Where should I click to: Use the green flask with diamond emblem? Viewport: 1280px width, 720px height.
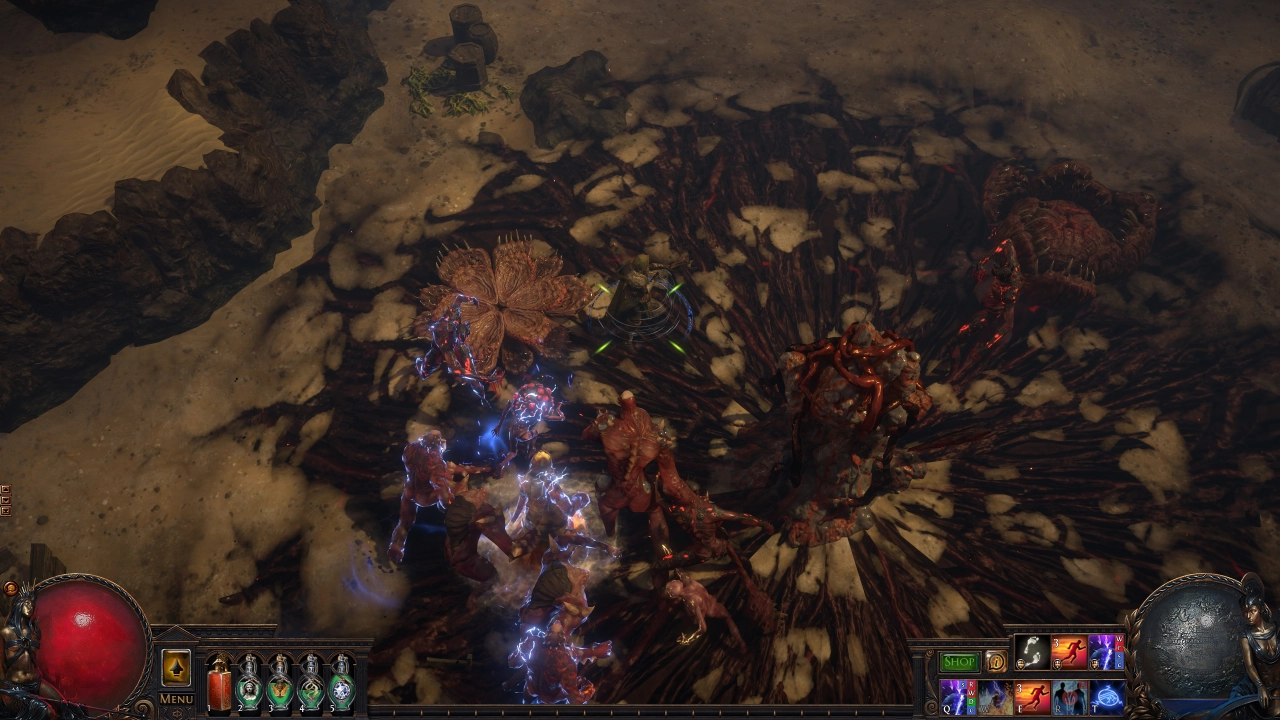tap(342, 684)
